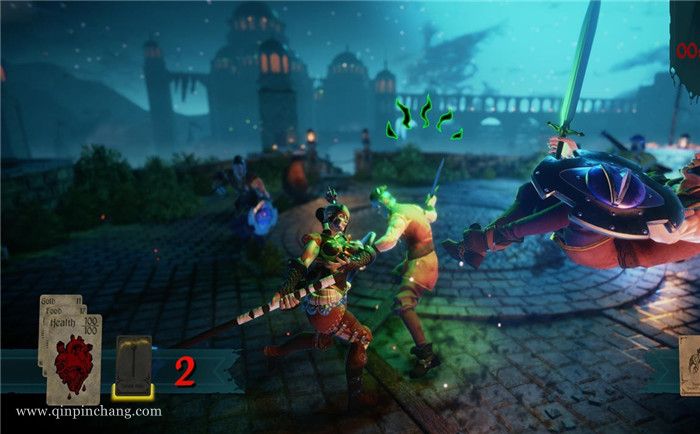Image resolution: width=700 pixels, height=434 pixels.
Task: Select the Health card with the red heart
Action: point(75,359)
